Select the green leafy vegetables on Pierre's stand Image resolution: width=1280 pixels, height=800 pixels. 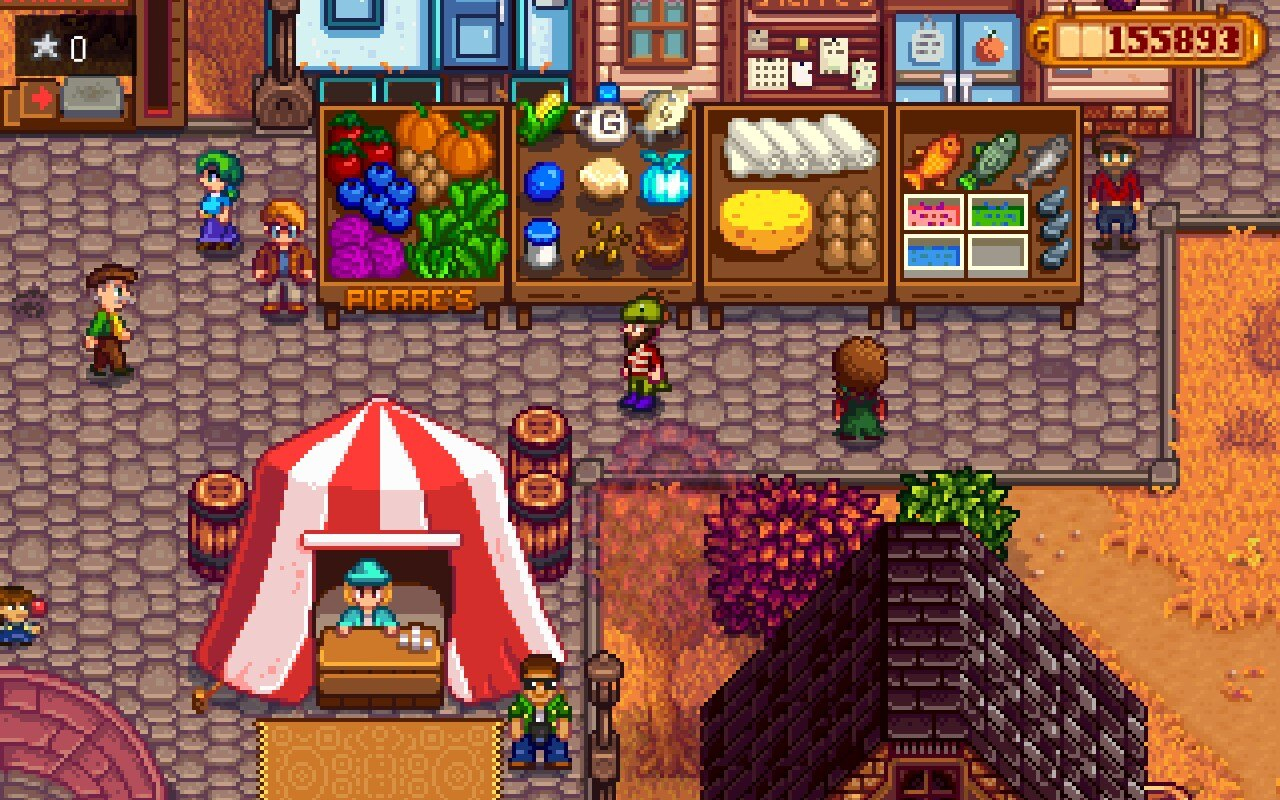pos(455,242)
